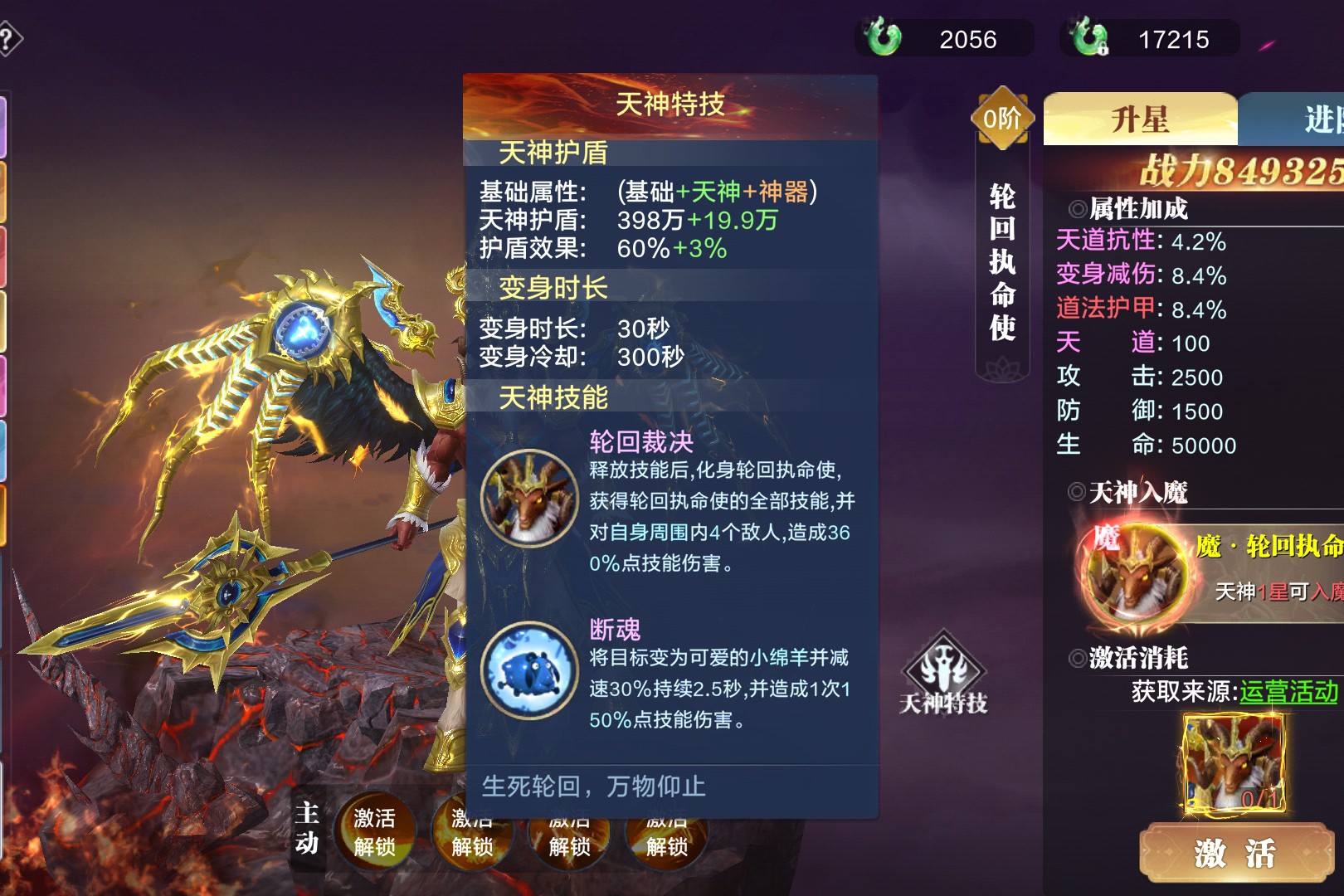This screenshot has width=1344, height=896.
Task: Select the activation cost item slot
Action: click(1235, 763)
